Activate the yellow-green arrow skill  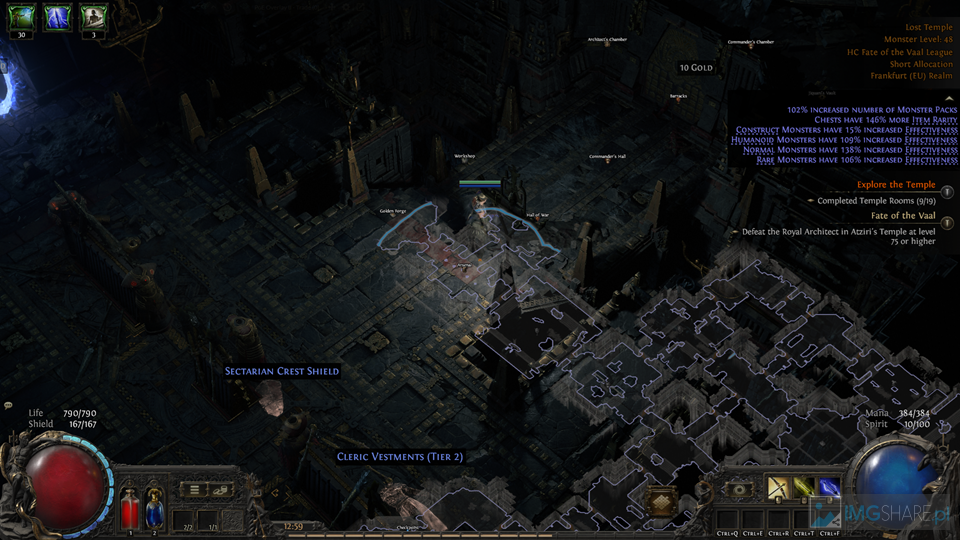[803, 488]
